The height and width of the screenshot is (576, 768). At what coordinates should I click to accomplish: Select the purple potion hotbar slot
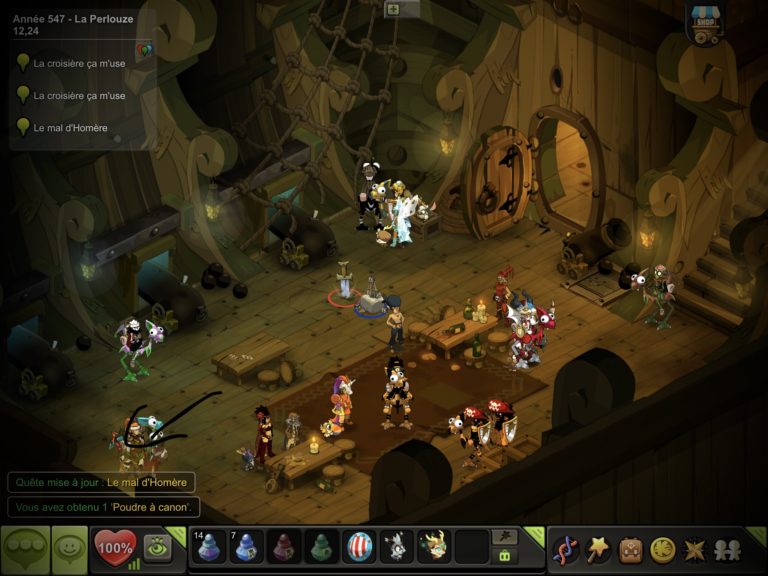pyautogui.click(x=285, y=547)
